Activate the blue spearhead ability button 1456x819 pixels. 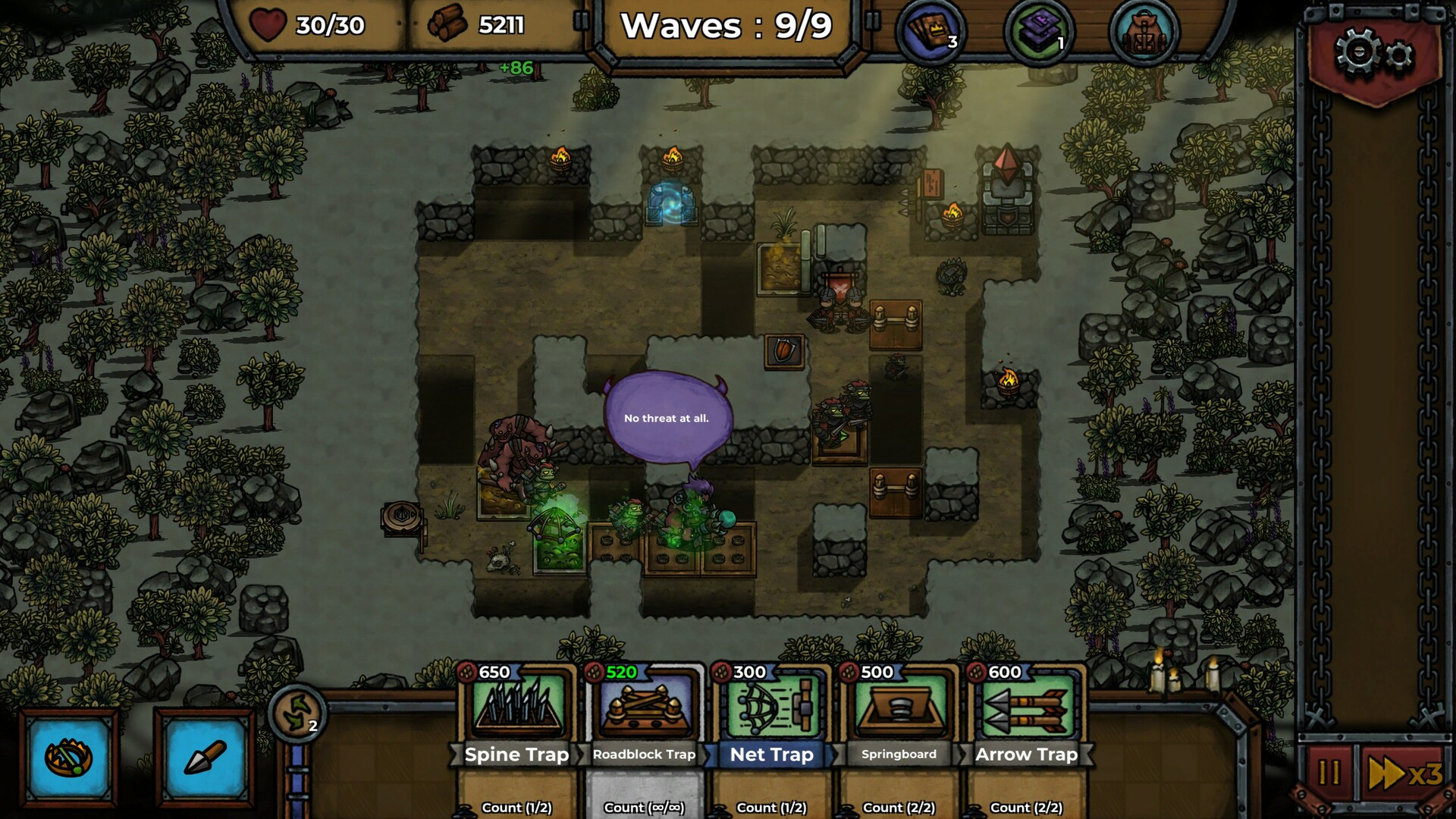[204, 758]
